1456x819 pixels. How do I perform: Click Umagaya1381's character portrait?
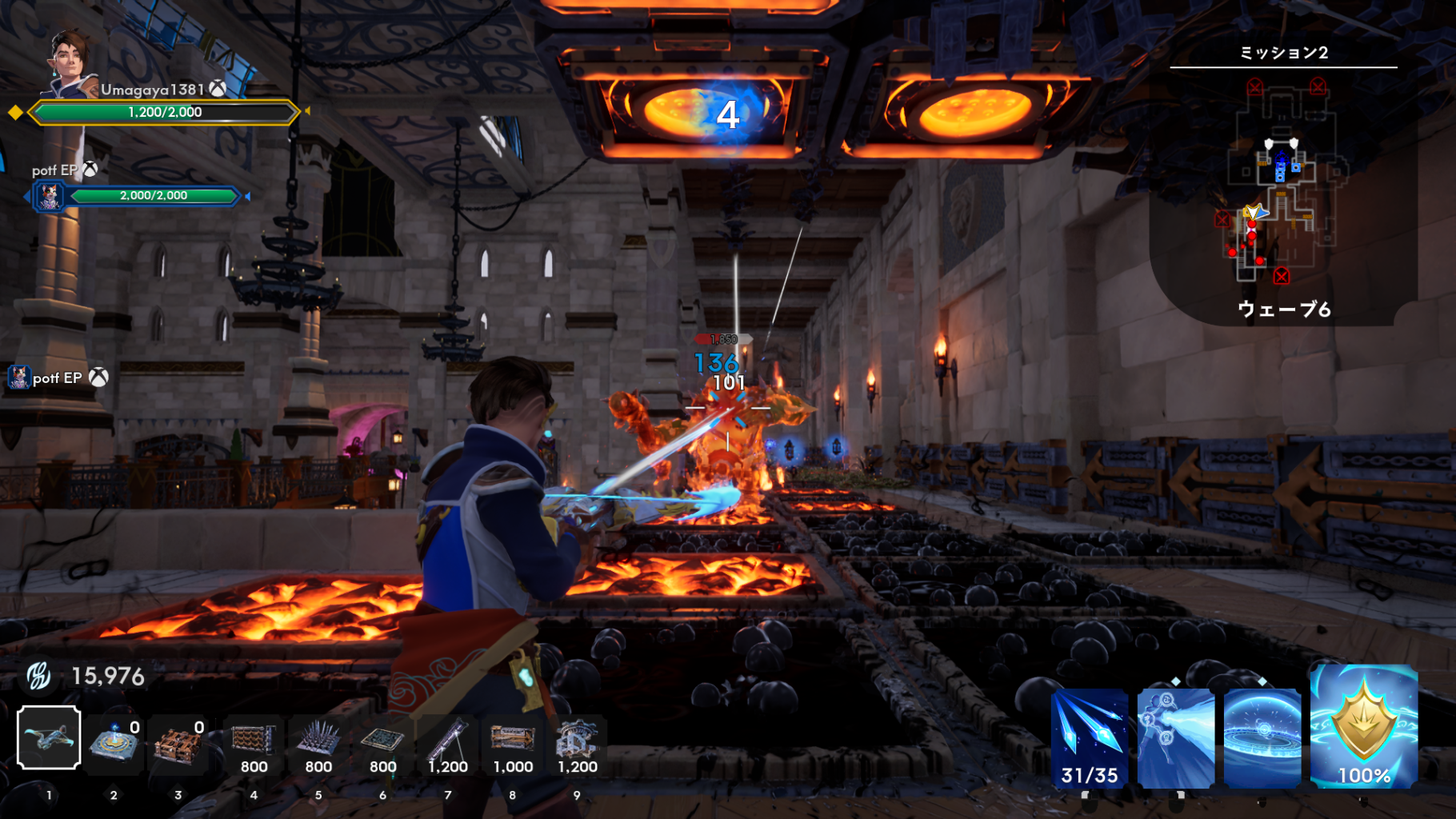point(72,61)
